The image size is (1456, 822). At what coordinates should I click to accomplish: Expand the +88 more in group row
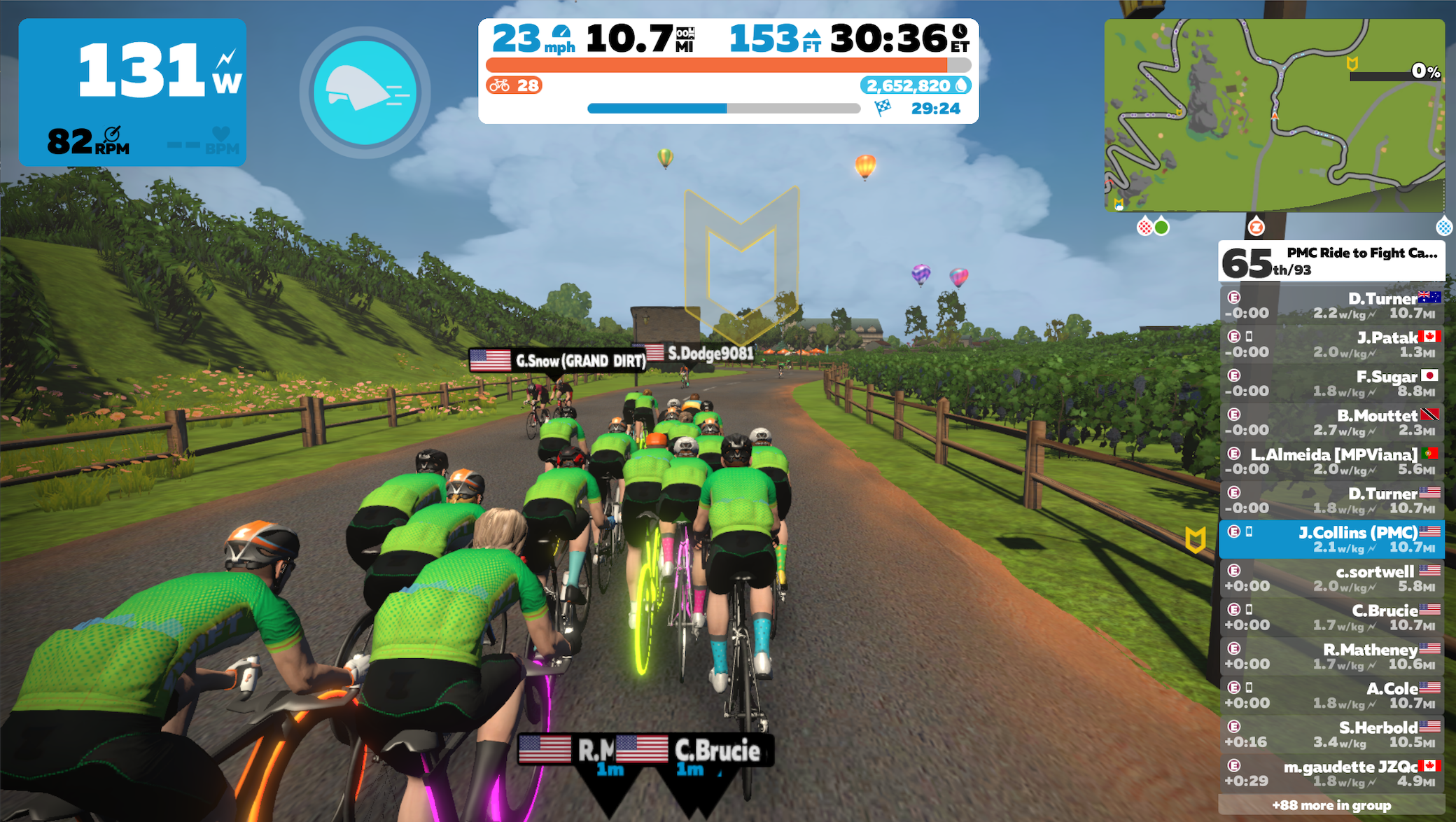(1331, 805)
